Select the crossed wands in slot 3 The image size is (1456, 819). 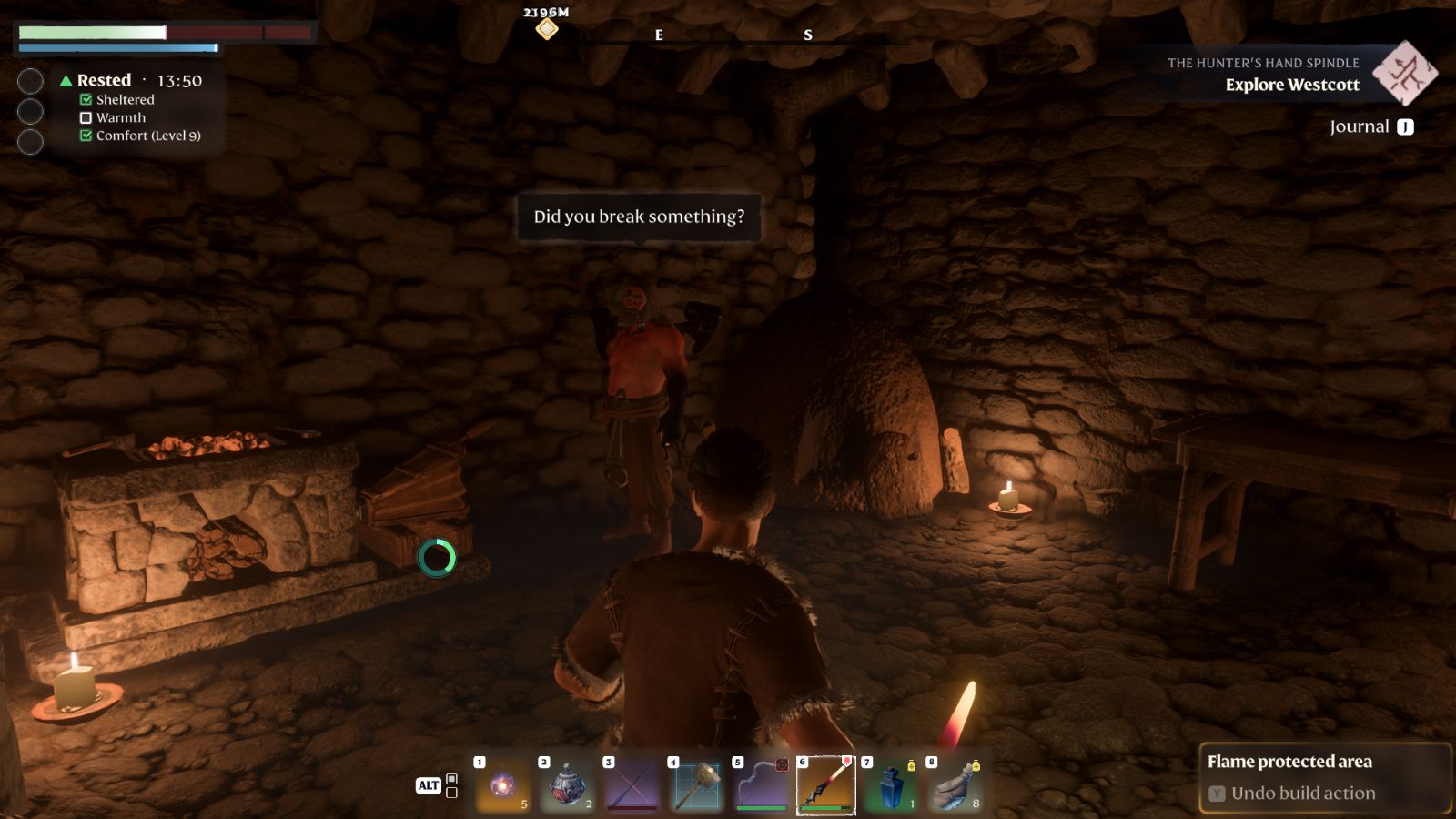click(631, 785)
